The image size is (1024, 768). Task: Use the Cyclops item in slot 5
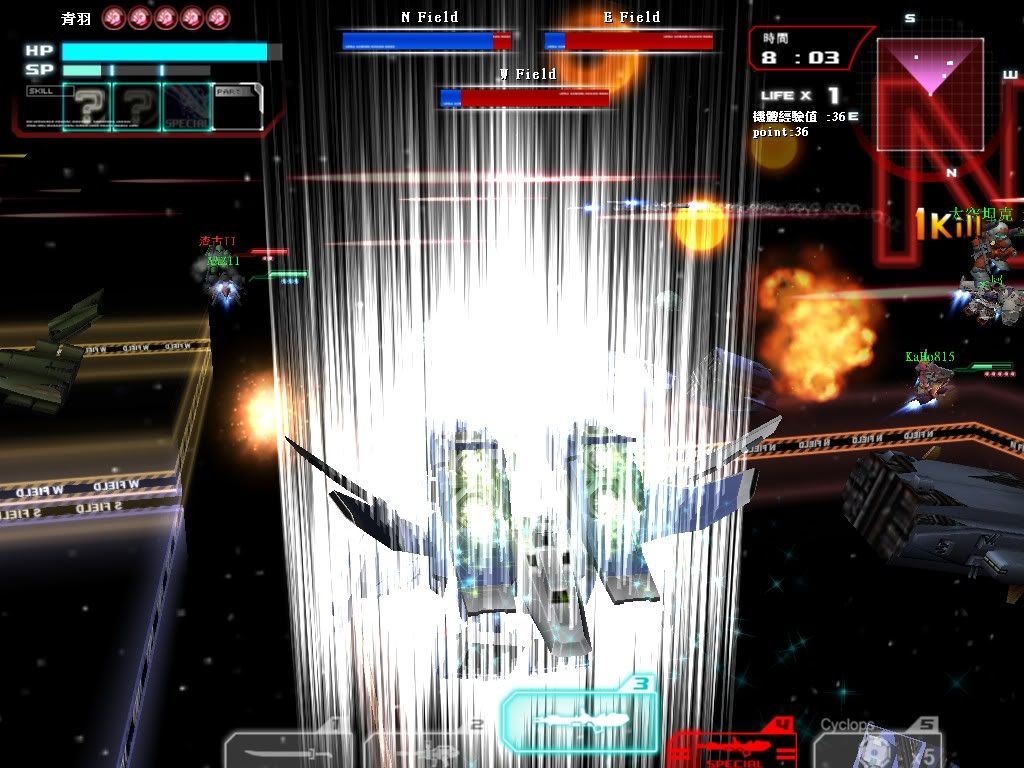[x=876, y=746]
